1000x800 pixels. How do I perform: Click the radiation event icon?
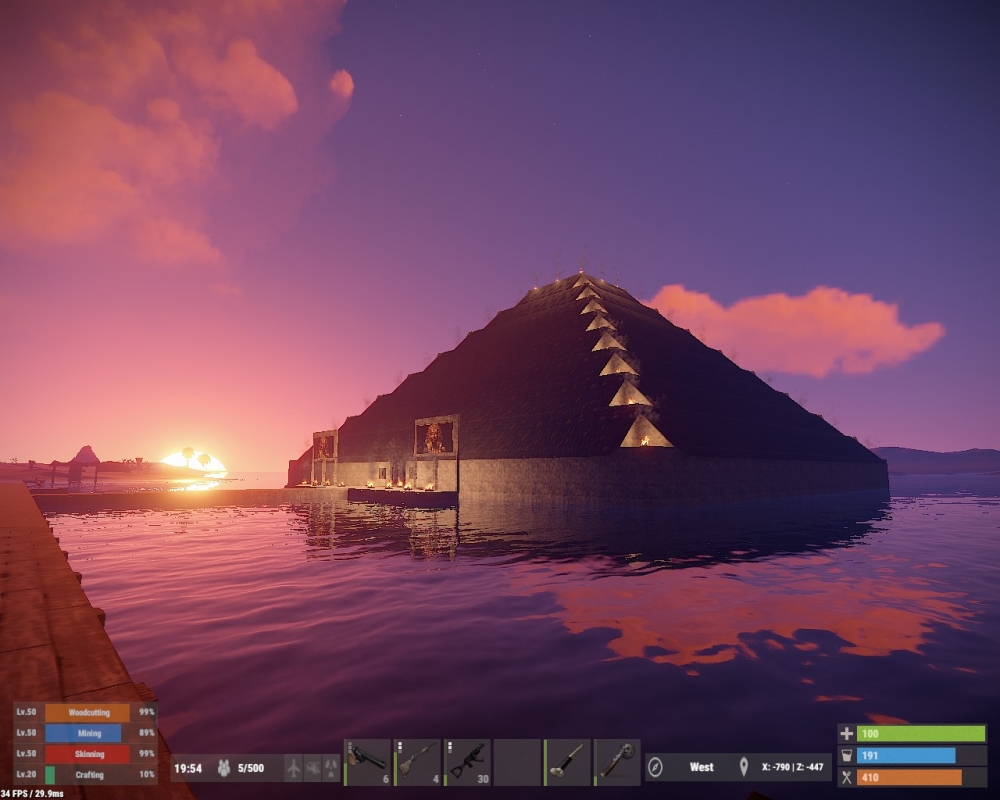tap(331, 768)
